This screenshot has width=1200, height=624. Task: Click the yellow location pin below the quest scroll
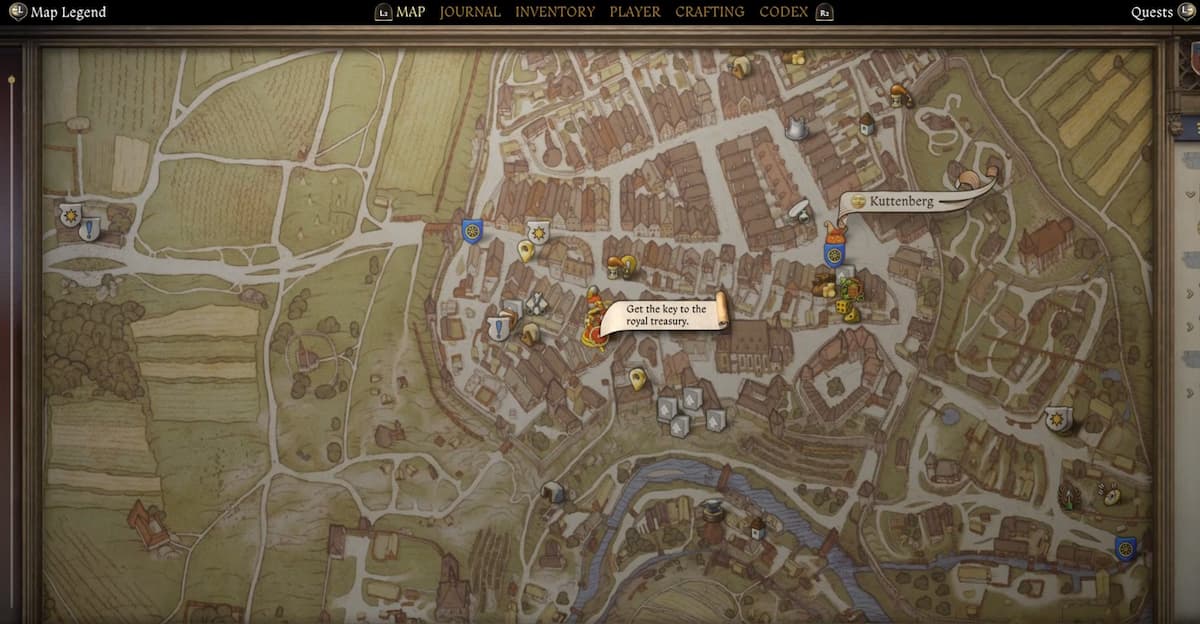637,379
